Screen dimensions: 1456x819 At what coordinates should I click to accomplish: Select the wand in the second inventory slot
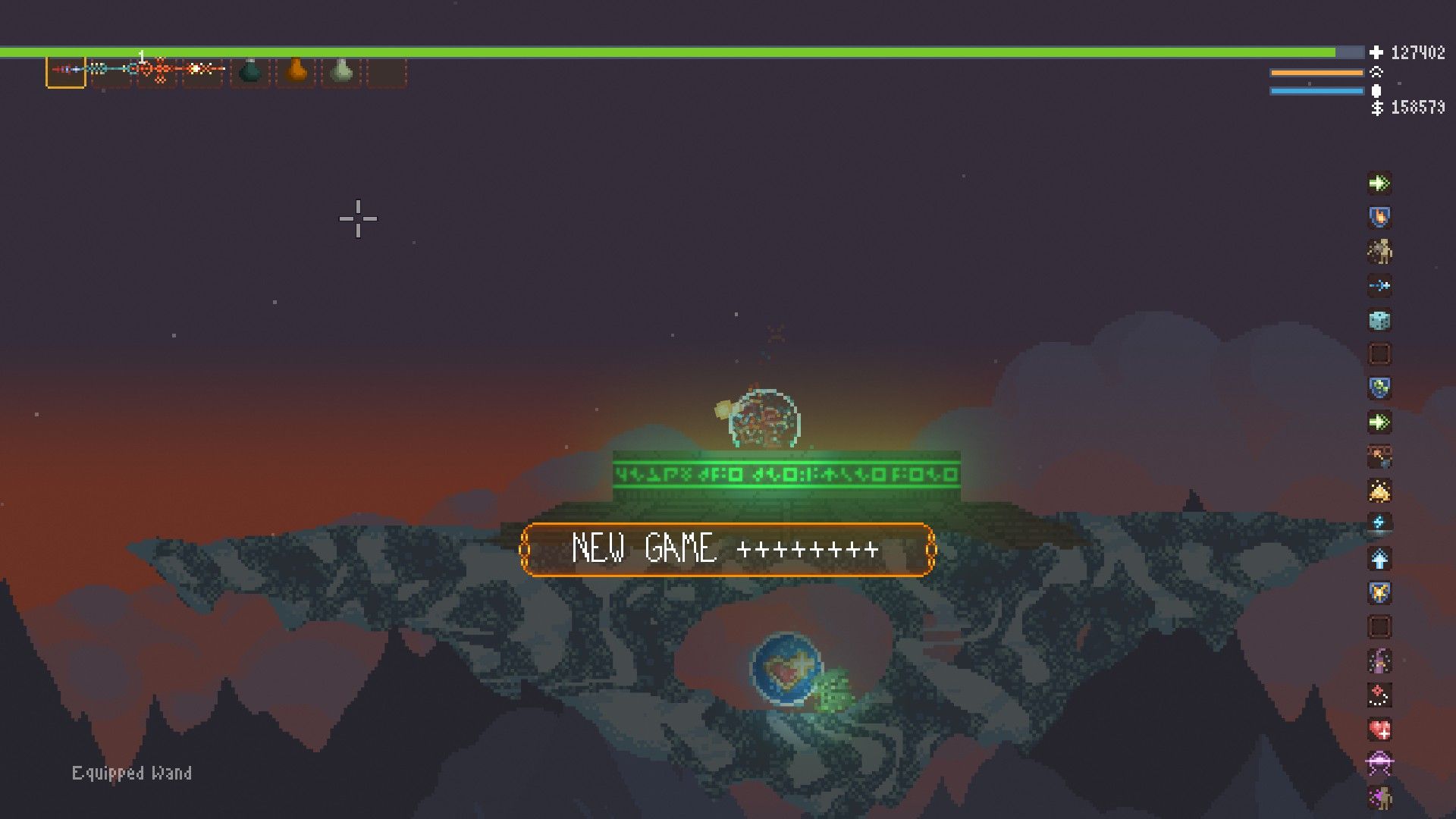tap(110, 72)
